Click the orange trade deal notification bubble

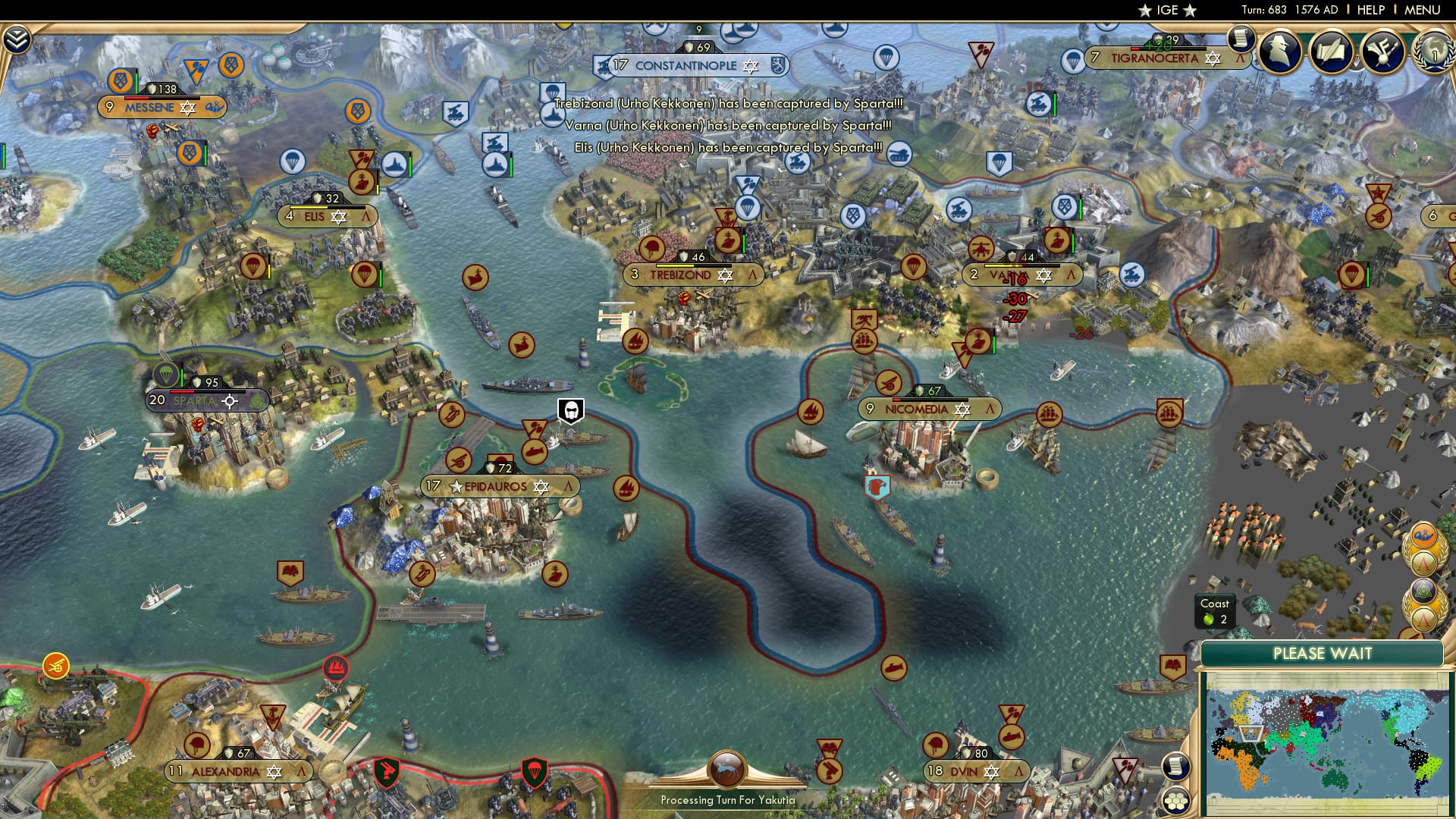click(1423, 536)
